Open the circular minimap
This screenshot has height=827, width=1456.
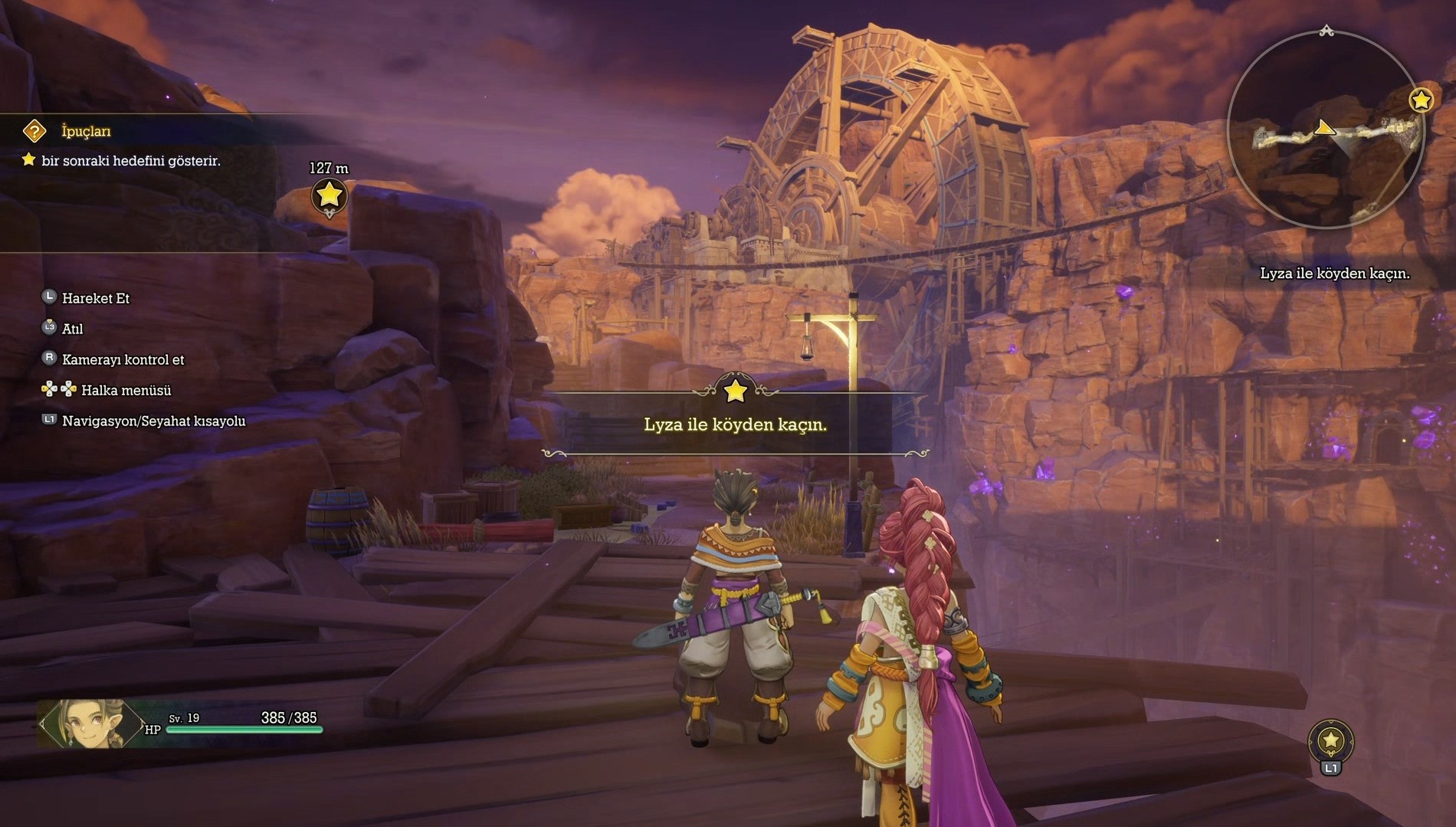(x=1325, y=130)
